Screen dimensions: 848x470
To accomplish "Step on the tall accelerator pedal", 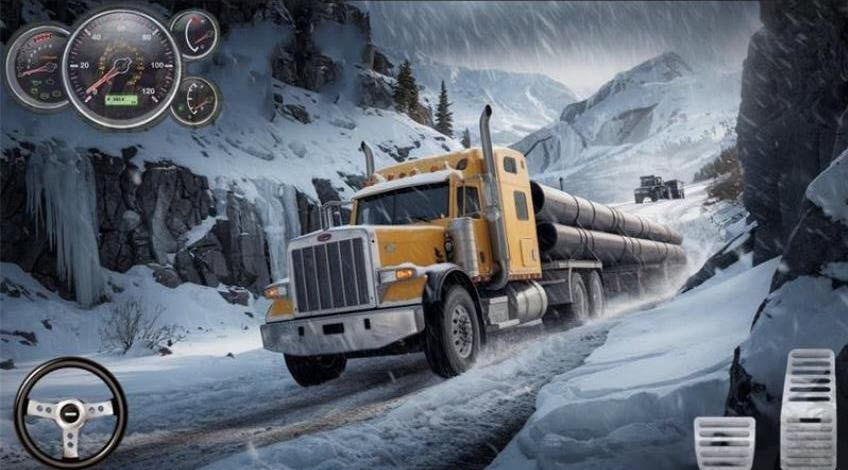I will pyautogui.click(x=807, y=408).
